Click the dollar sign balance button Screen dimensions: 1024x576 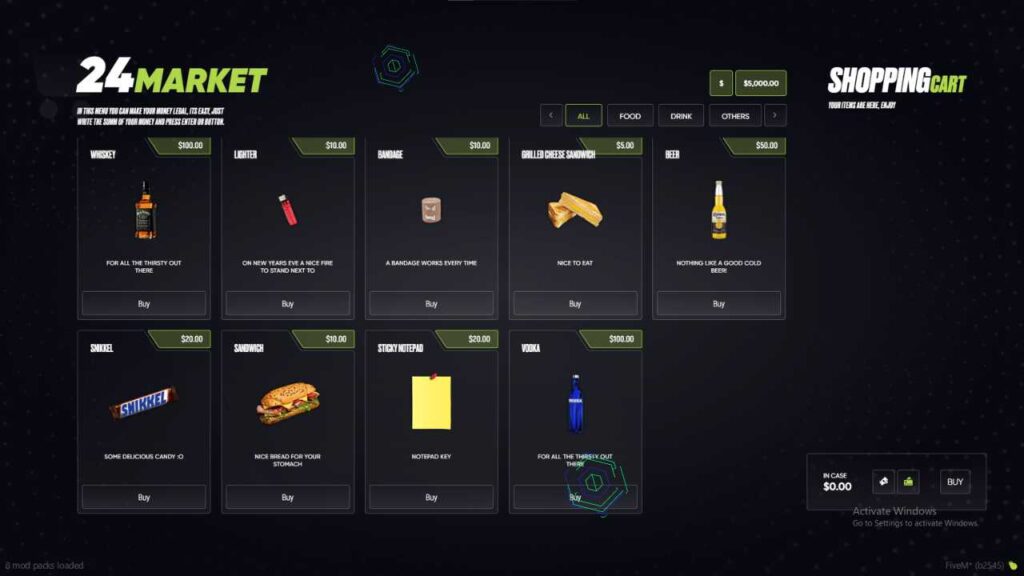pos(721,83)
